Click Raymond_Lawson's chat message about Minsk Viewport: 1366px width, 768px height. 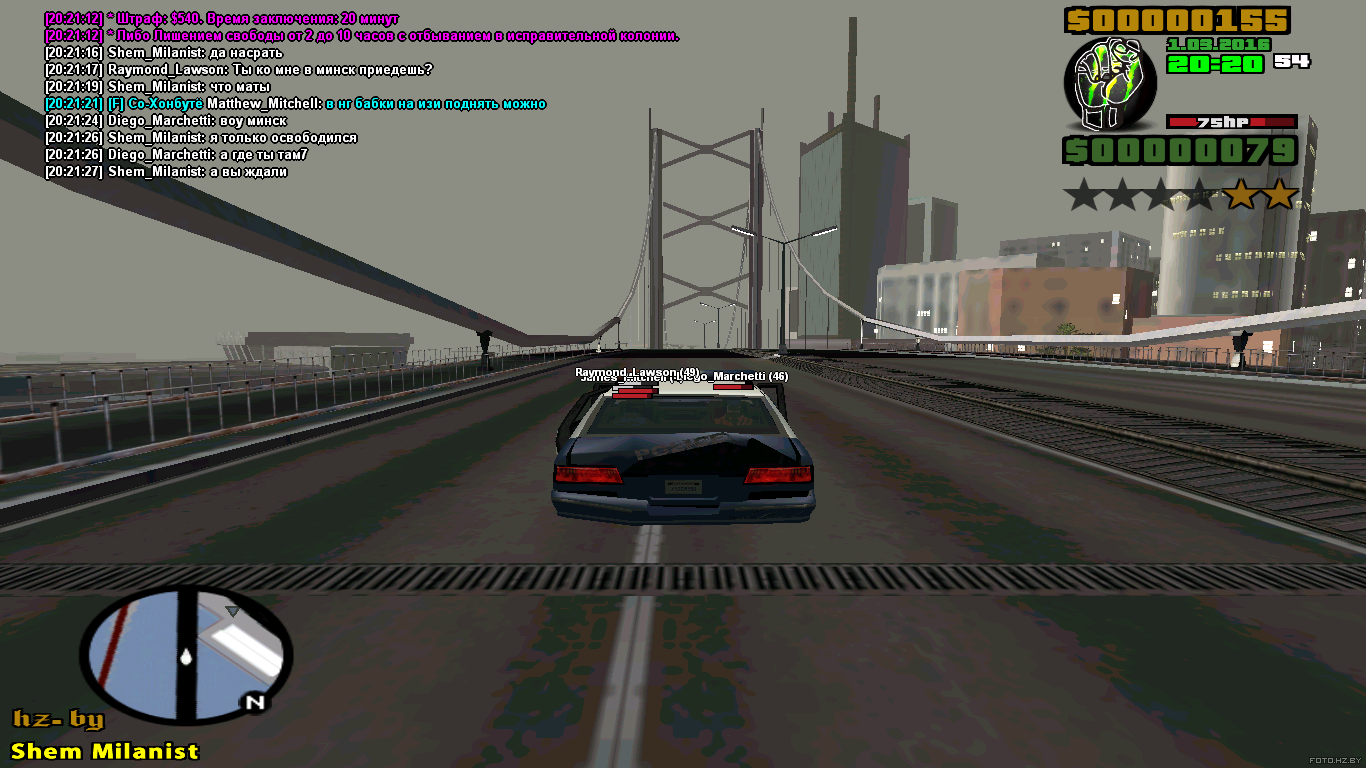238,70
